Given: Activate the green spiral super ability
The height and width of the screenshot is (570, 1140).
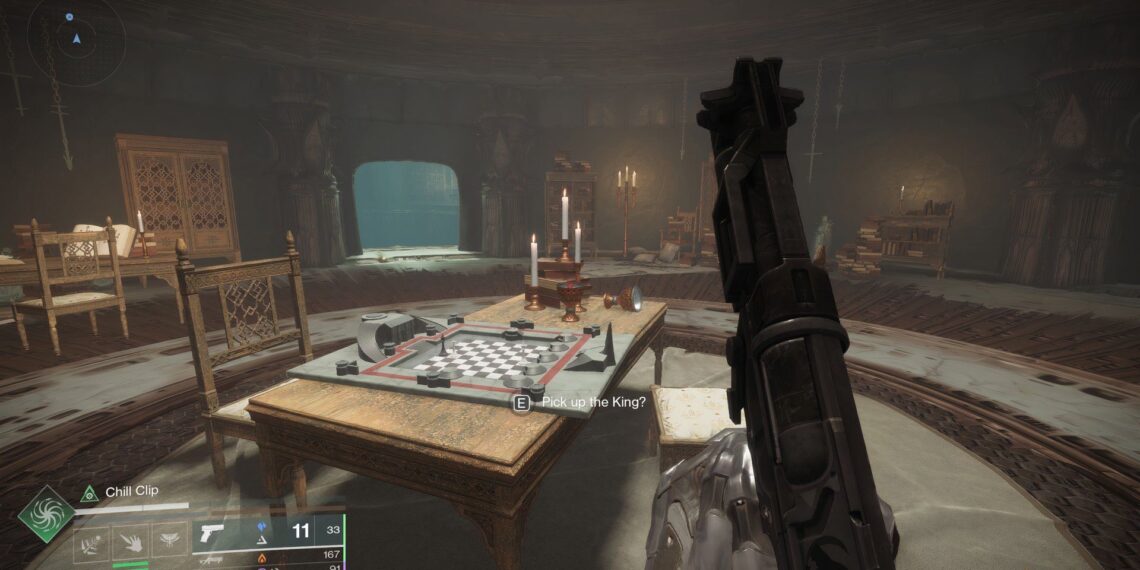Looking at the screenshot, I should pyautogui.click(x=45, y=514).
